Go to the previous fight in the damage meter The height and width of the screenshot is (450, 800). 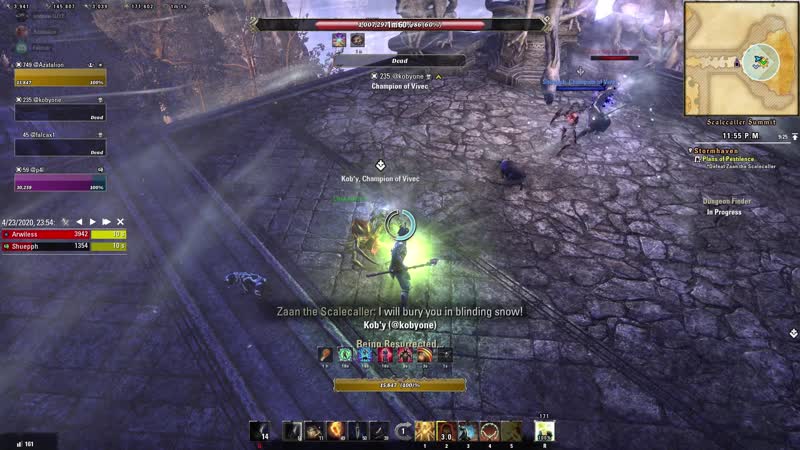[80, 221]
